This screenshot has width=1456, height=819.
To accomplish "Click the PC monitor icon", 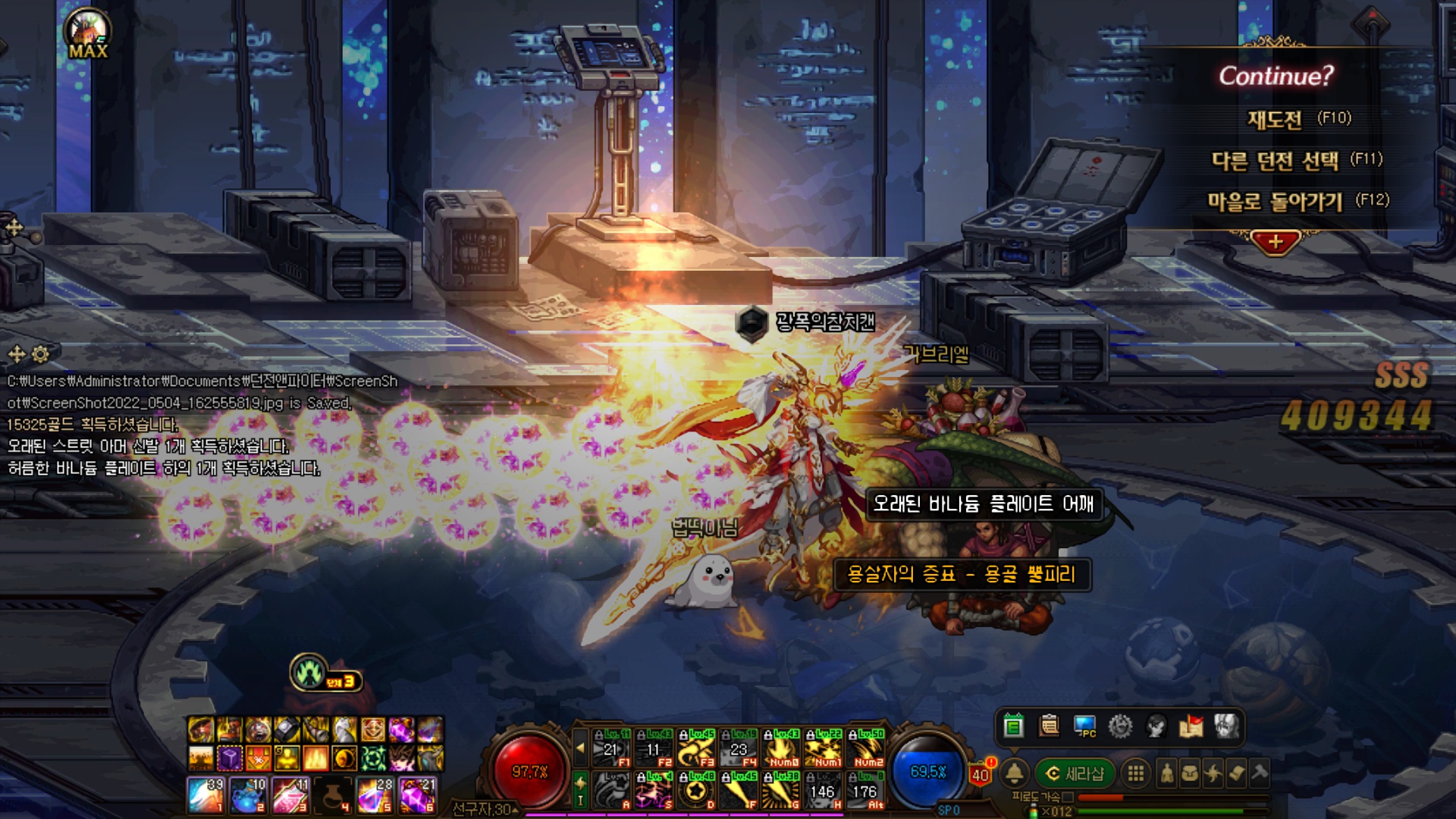I will (1085, 726).
